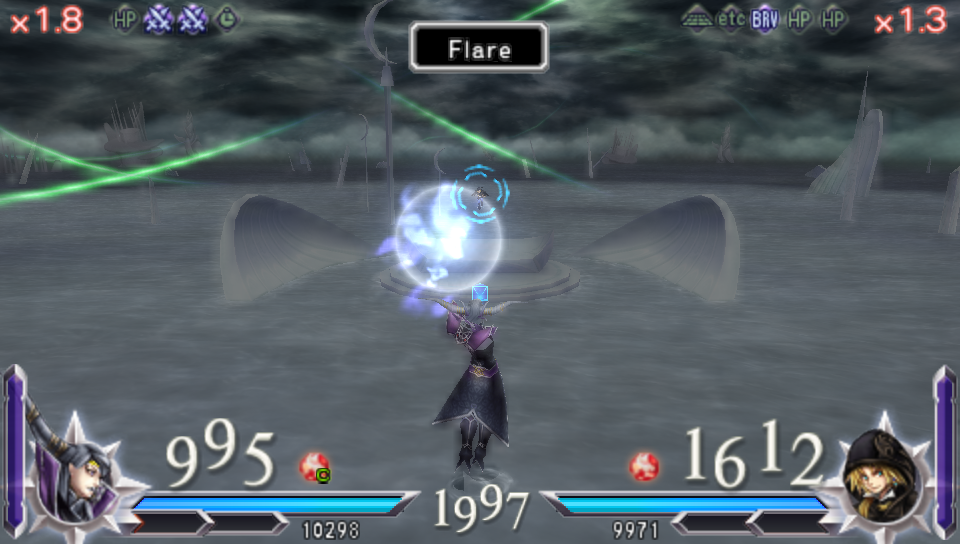
Task: Click the highlighted BRV accessory icon
Action: [x=765, y=19]
